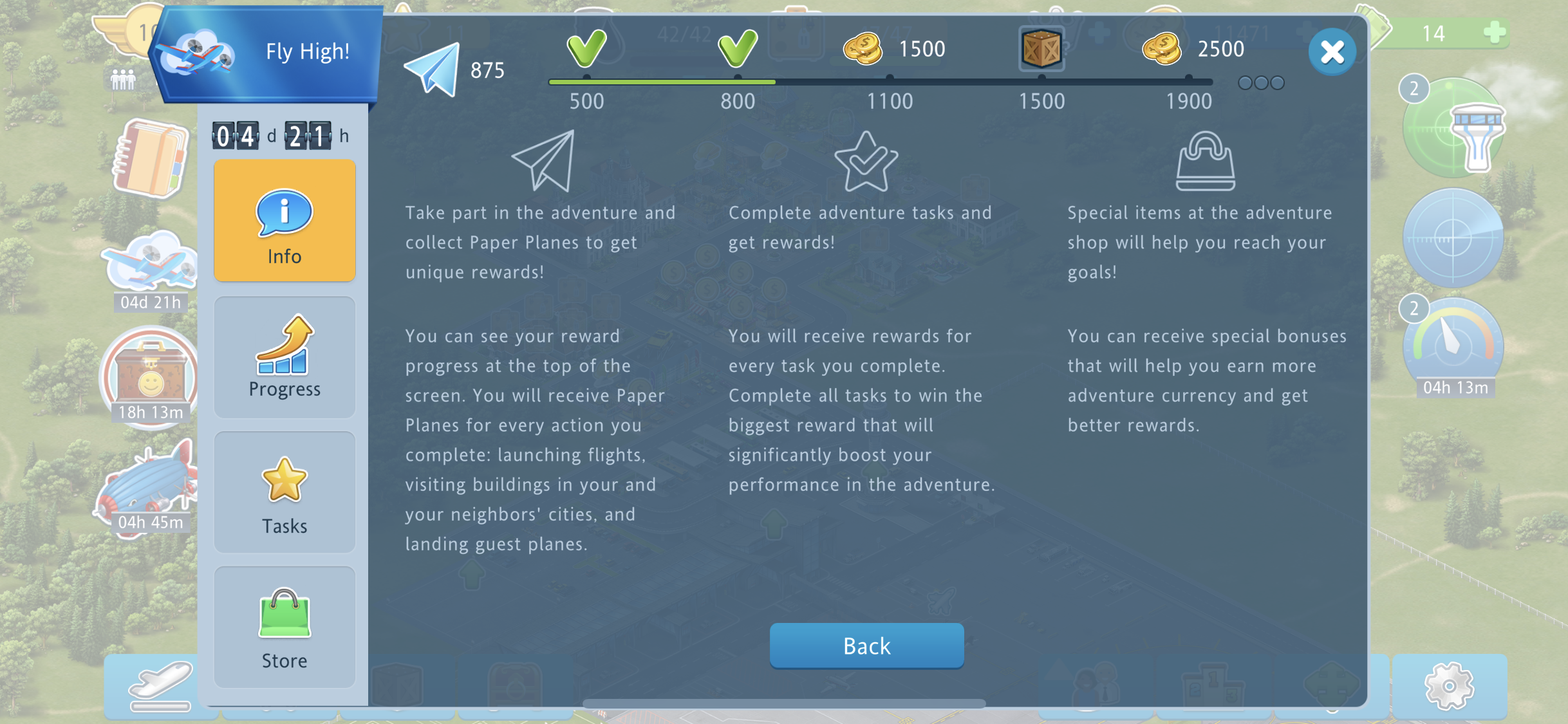Viewport: 1568px width, 724px height.
Task: Select the Info tab
Action: [x=285, y=221]
